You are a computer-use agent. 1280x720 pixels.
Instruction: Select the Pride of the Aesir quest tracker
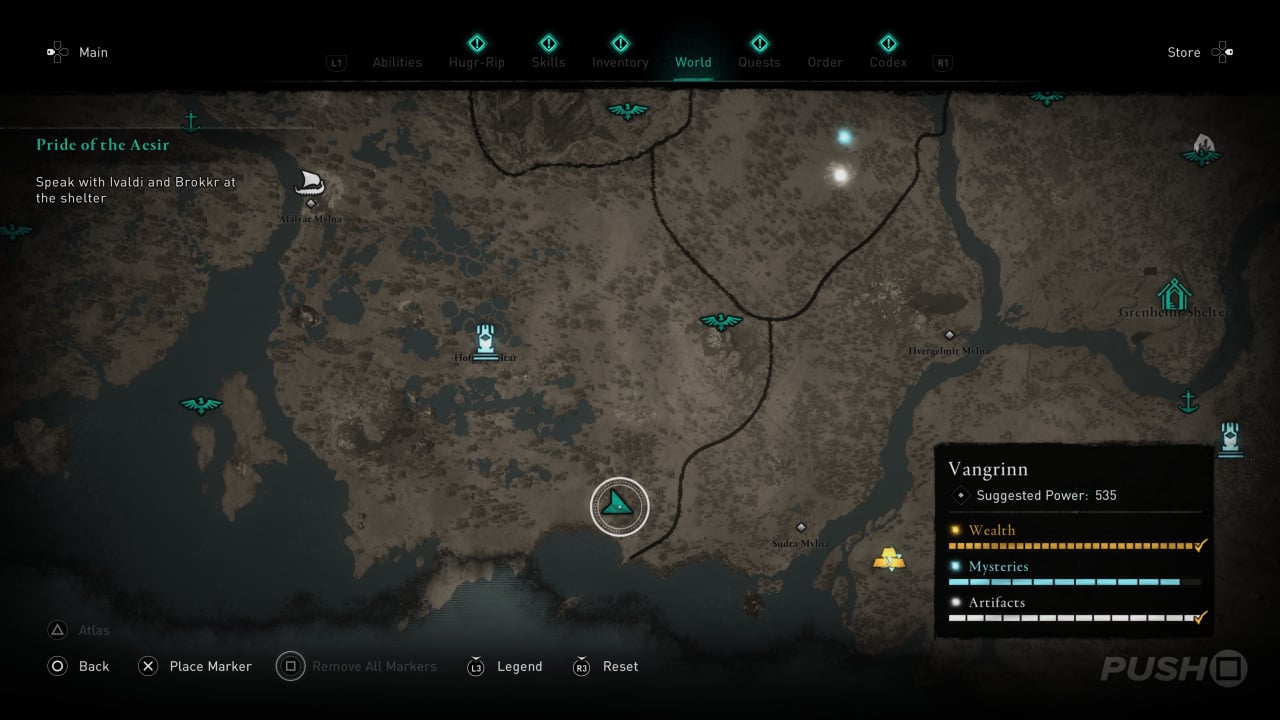[x=103, y=145]
